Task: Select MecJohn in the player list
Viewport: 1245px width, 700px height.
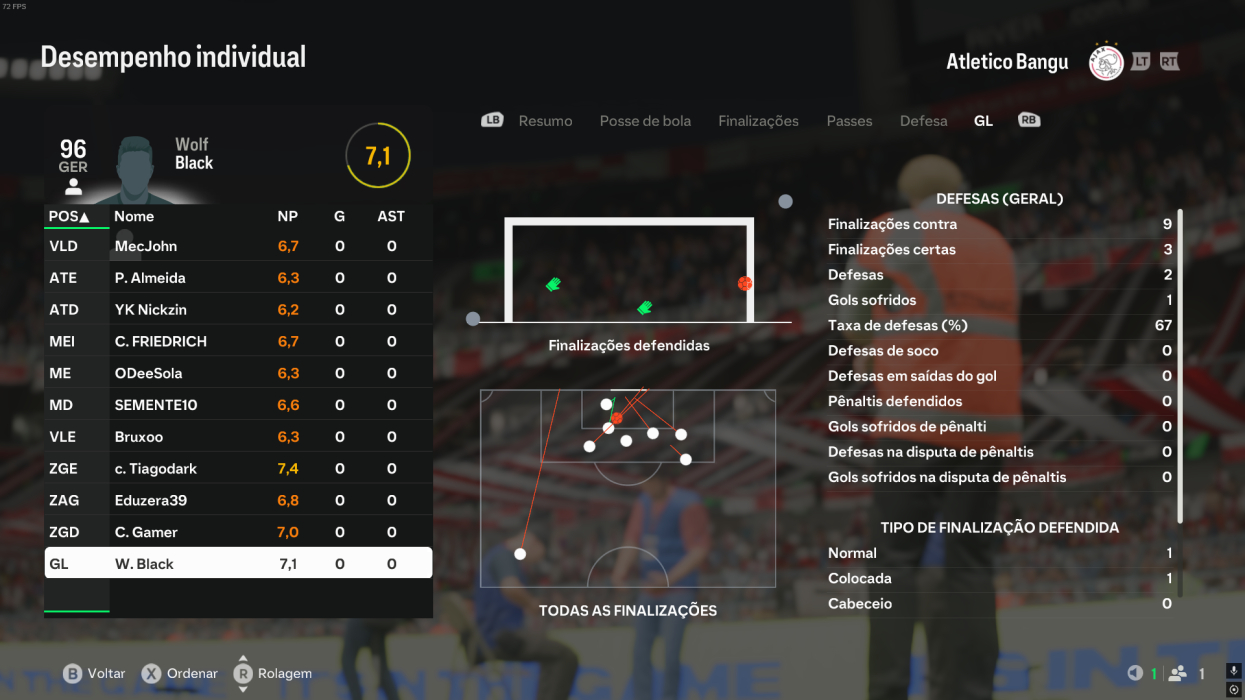Action: (x=238, y=246)
